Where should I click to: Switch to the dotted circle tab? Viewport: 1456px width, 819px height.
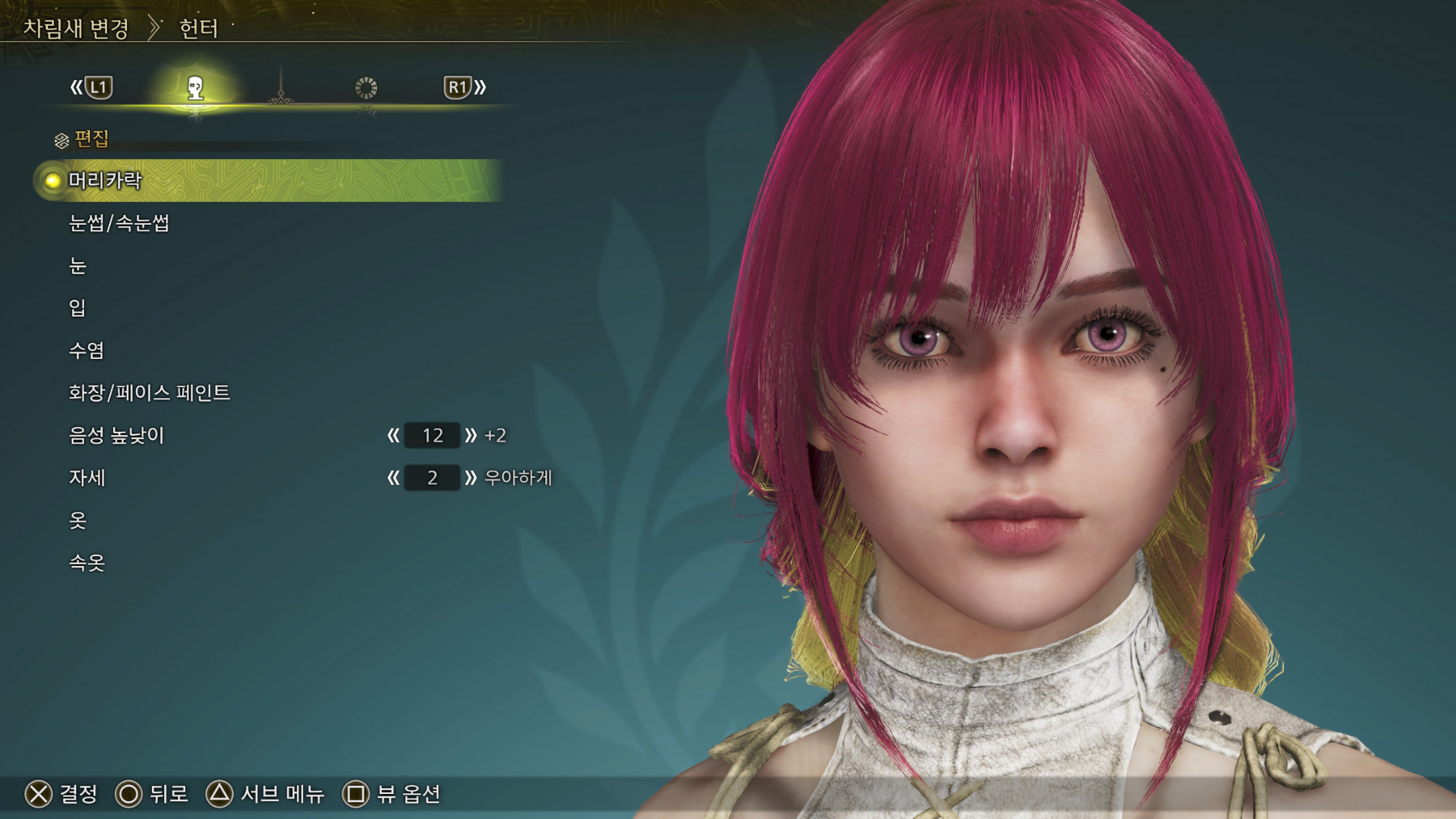[x=366, y=88]
